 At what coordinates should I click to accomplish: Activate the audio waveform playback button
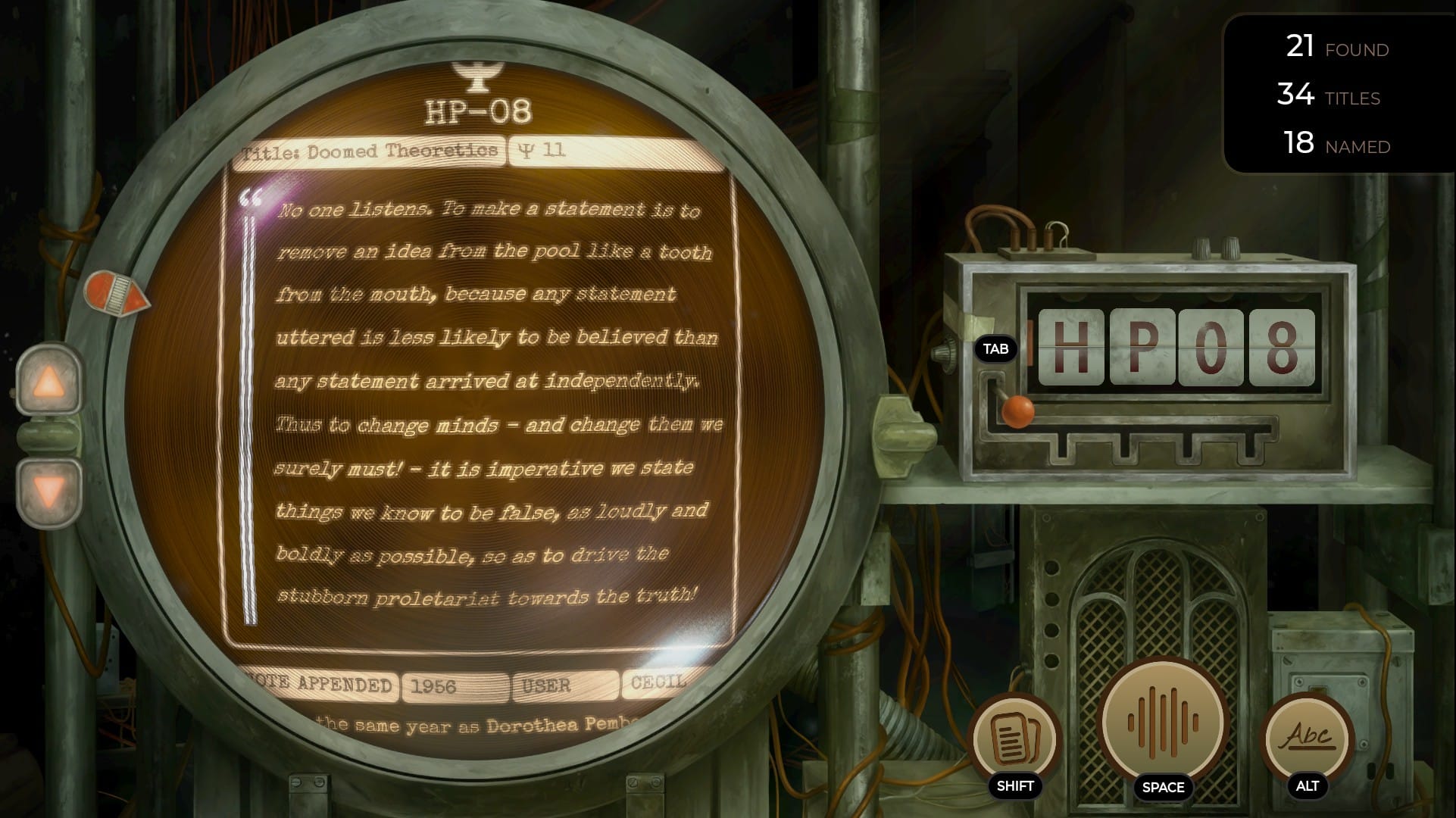[x=1163, y=722]
